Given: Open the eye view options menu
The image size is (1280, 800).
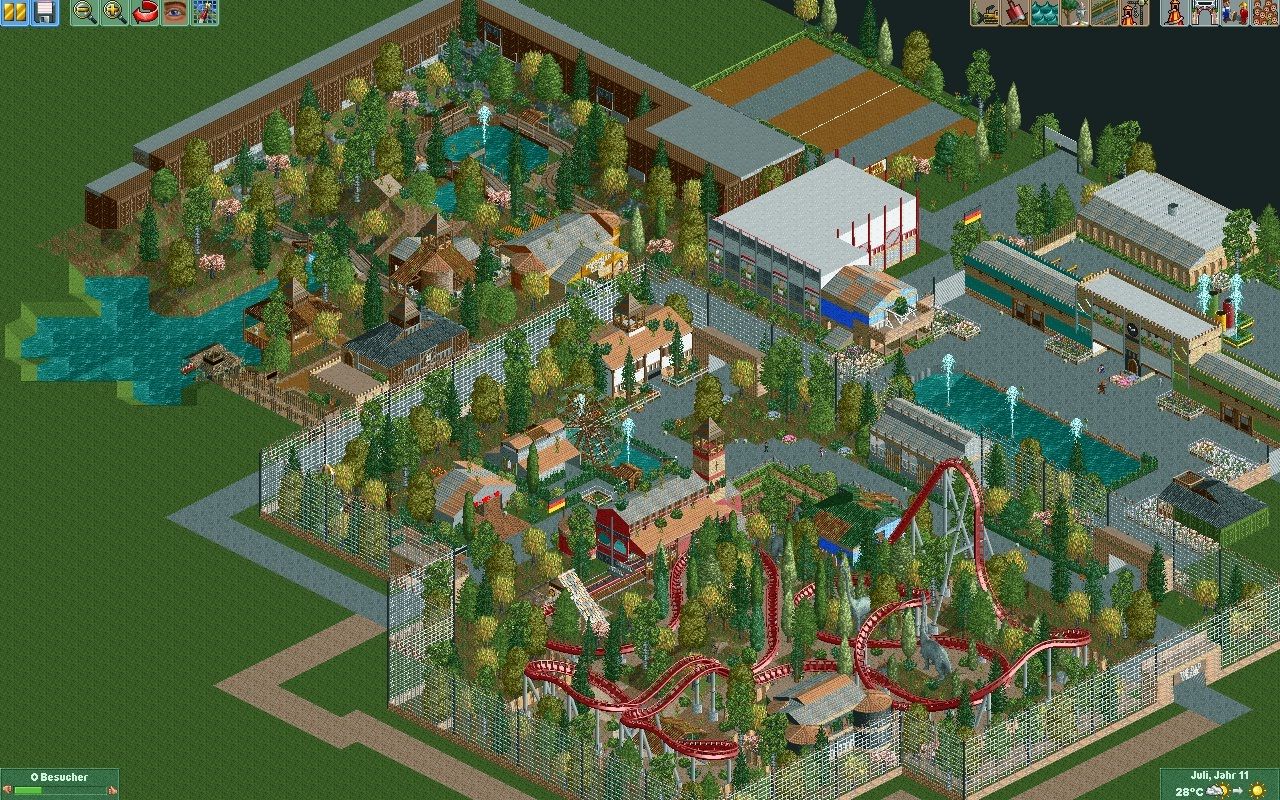Looking at the screenshot, I should tap(175, 13).
